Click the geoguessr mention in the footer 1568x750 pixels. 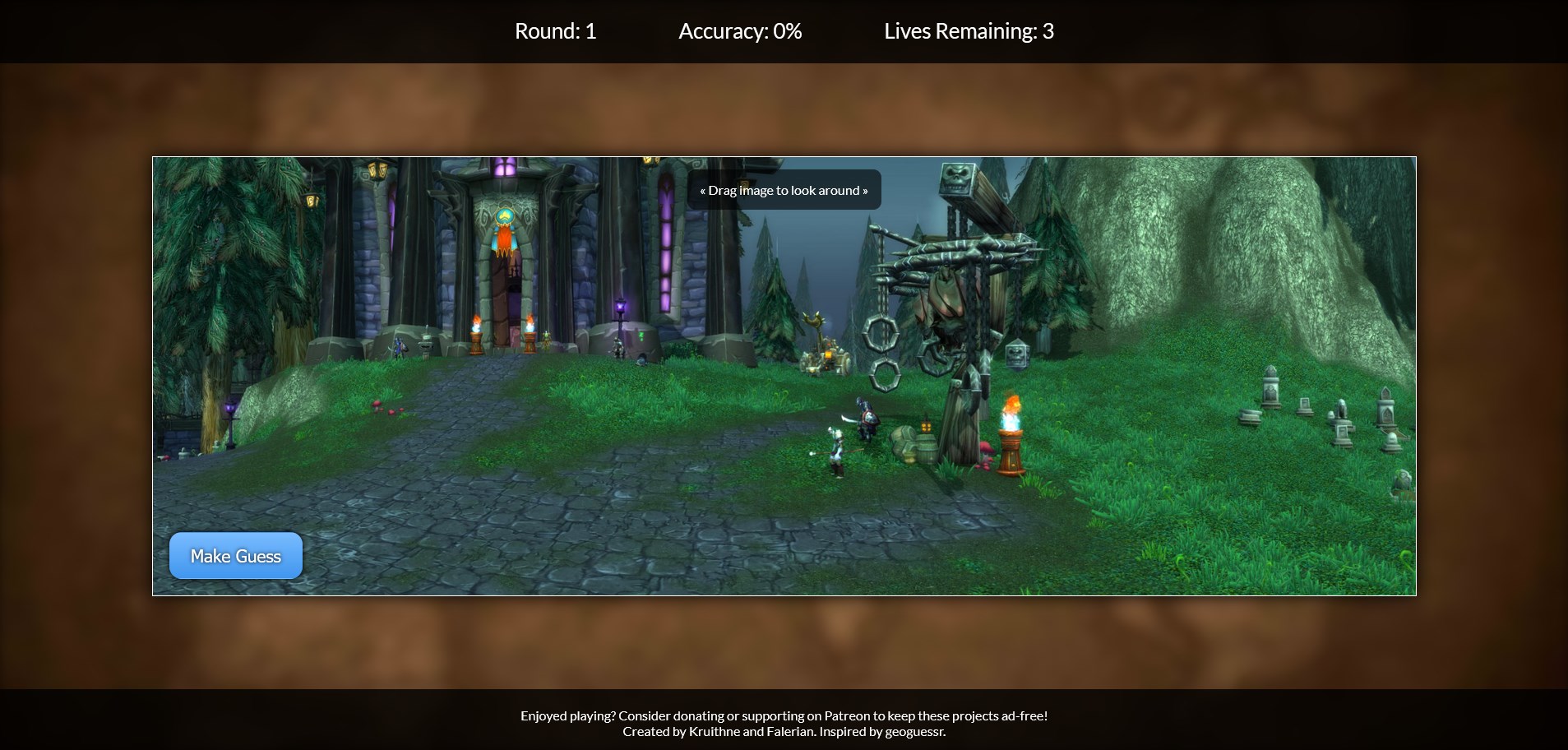[x=914, y=730]
